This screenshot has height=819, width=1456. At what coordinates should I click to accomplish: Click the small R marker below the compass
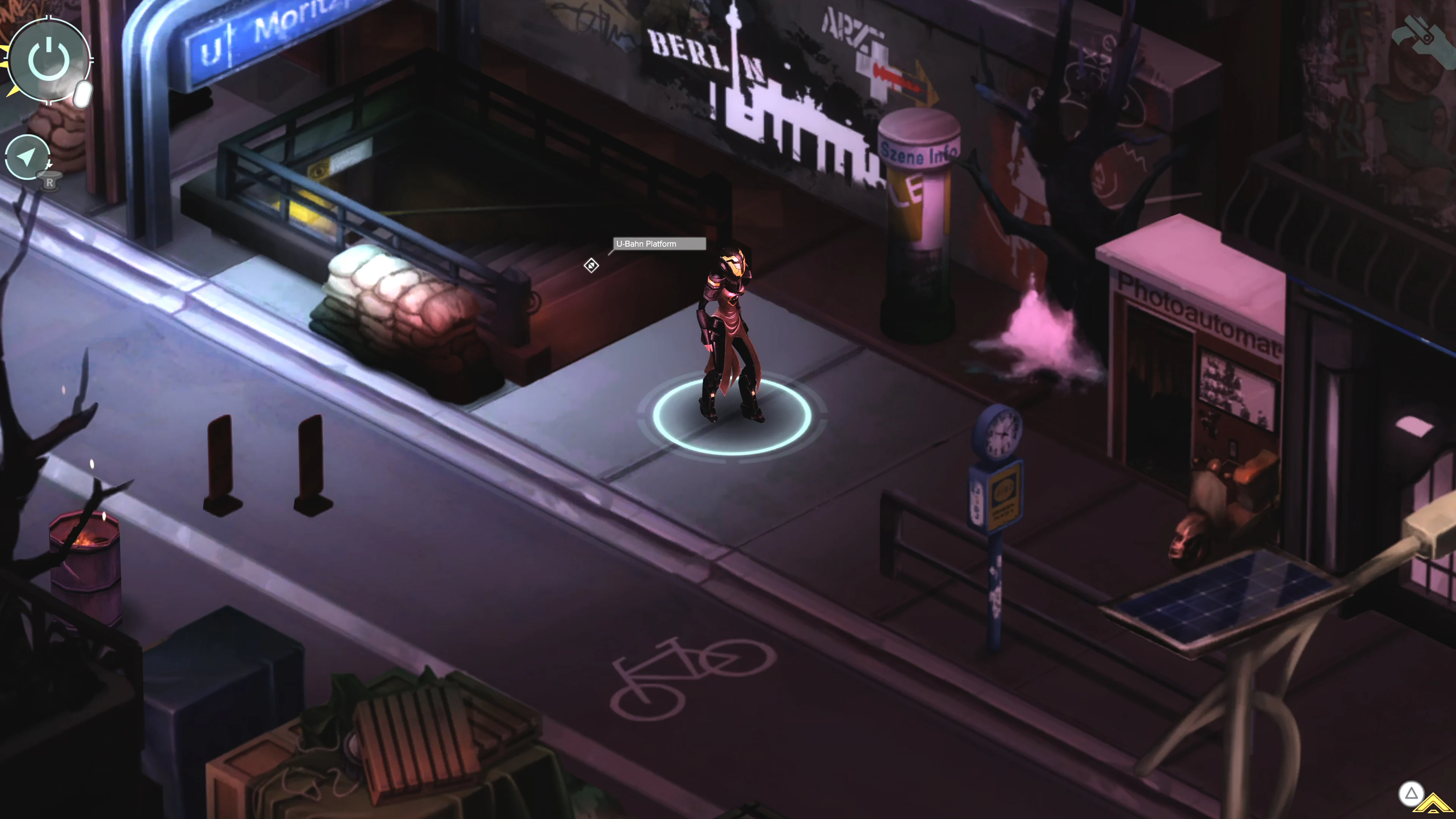click(x=50, y=182)
